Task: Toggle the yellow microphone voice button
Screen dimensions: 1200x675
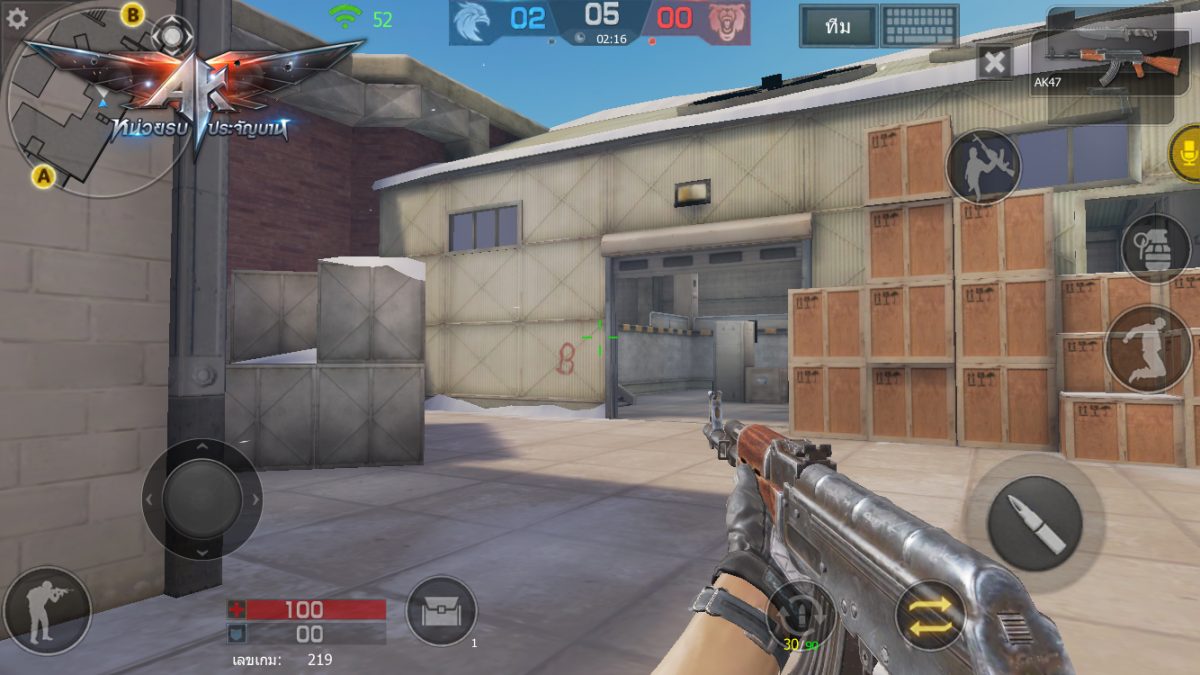Action: pos(1186,153)
